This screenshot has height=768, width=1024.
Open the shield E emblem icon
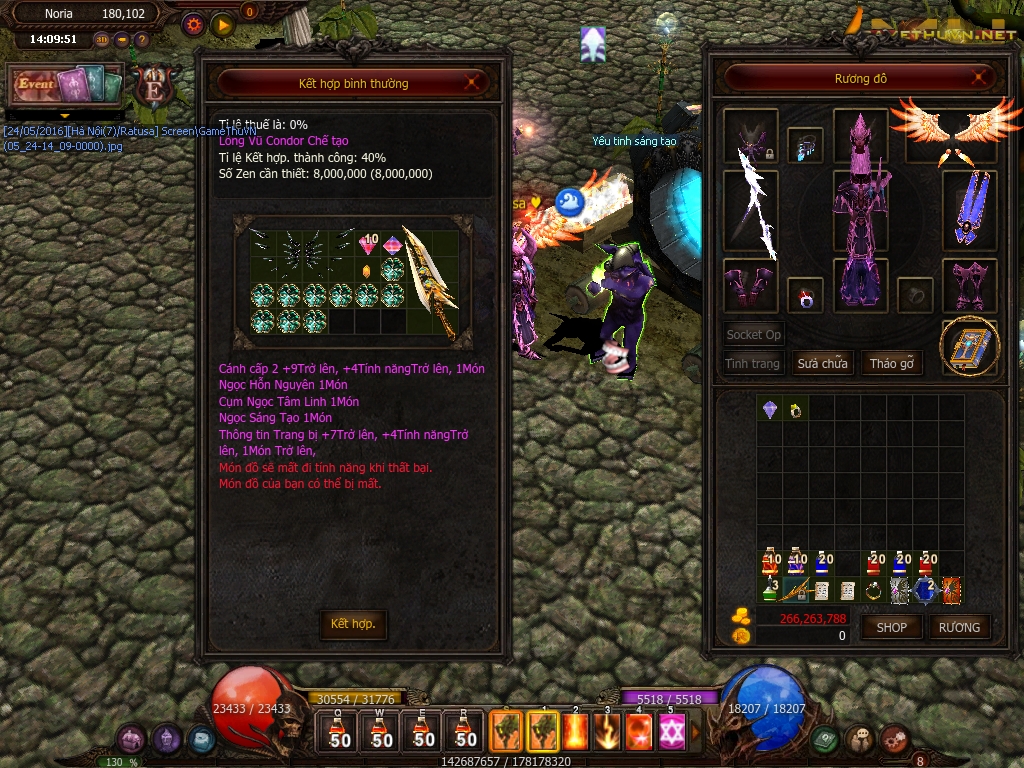(154, 87)
